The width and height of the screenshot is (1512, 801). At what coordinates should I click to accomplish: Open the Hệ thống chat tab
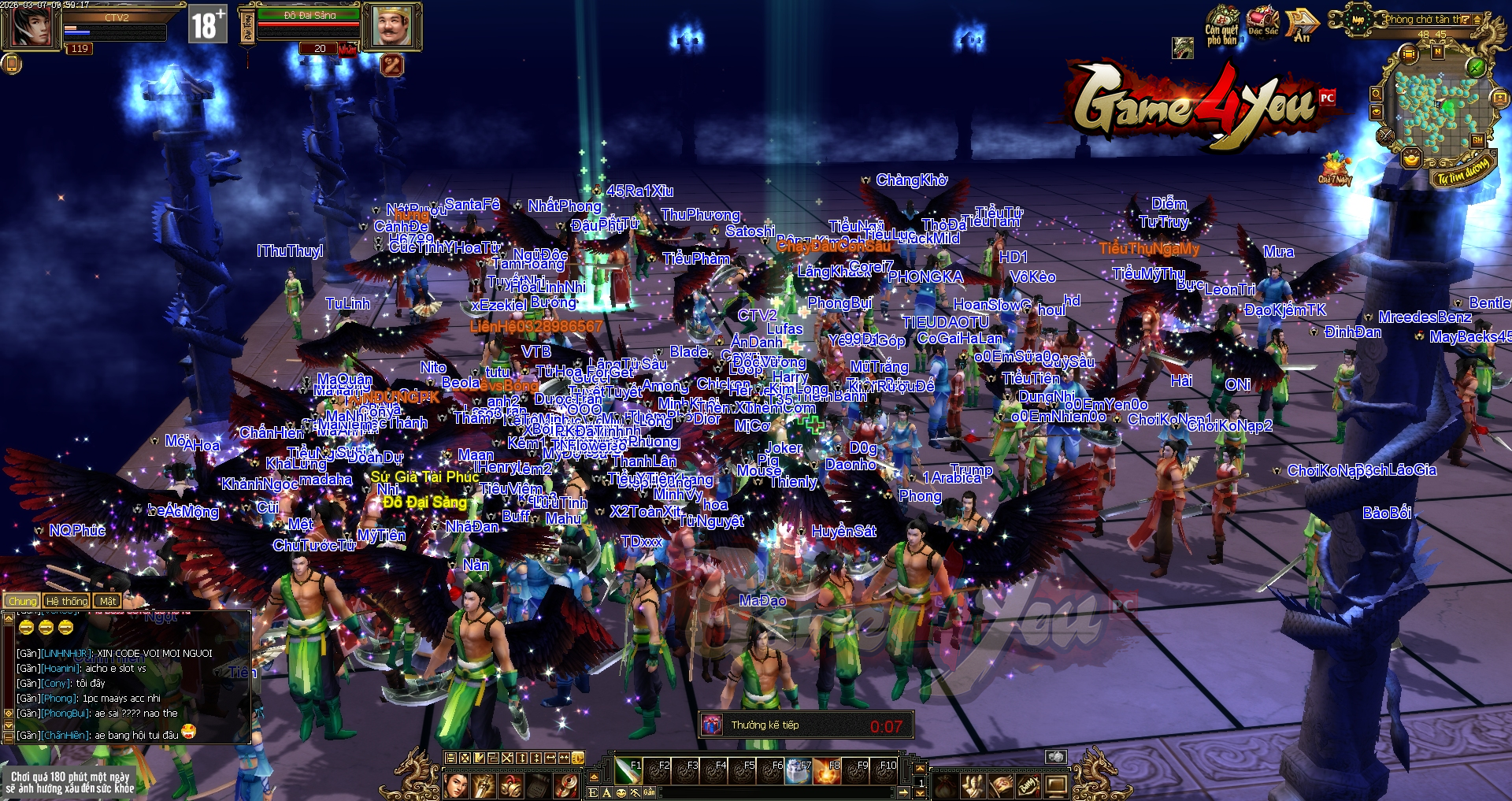coord(67,601)
